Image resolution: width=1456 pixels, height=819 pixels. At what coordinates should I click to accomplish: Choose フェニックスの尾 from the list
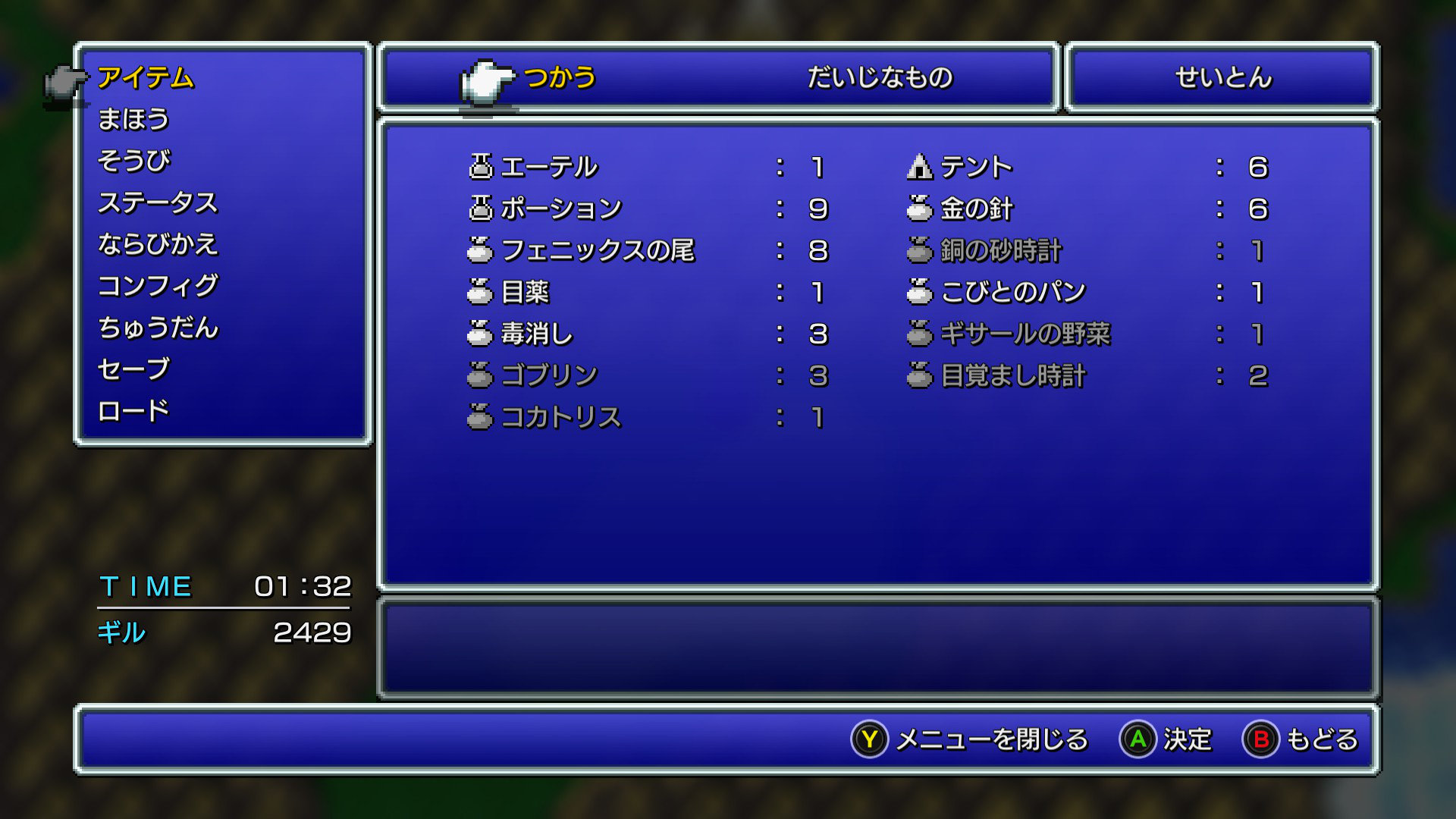point(598,250)
